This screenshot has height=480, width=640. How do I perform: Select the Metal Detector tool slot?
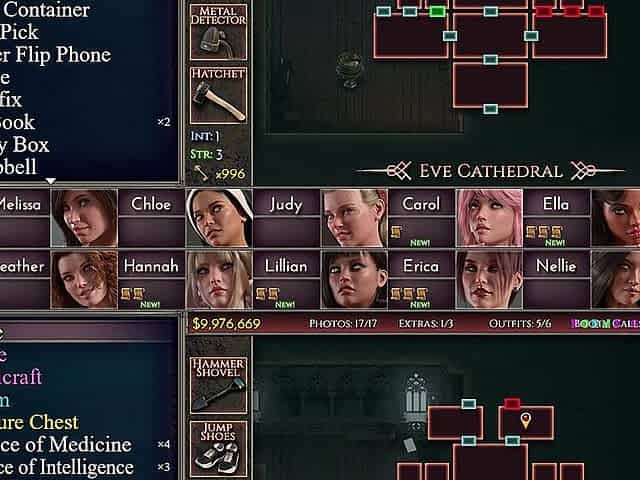click(218, 32)
